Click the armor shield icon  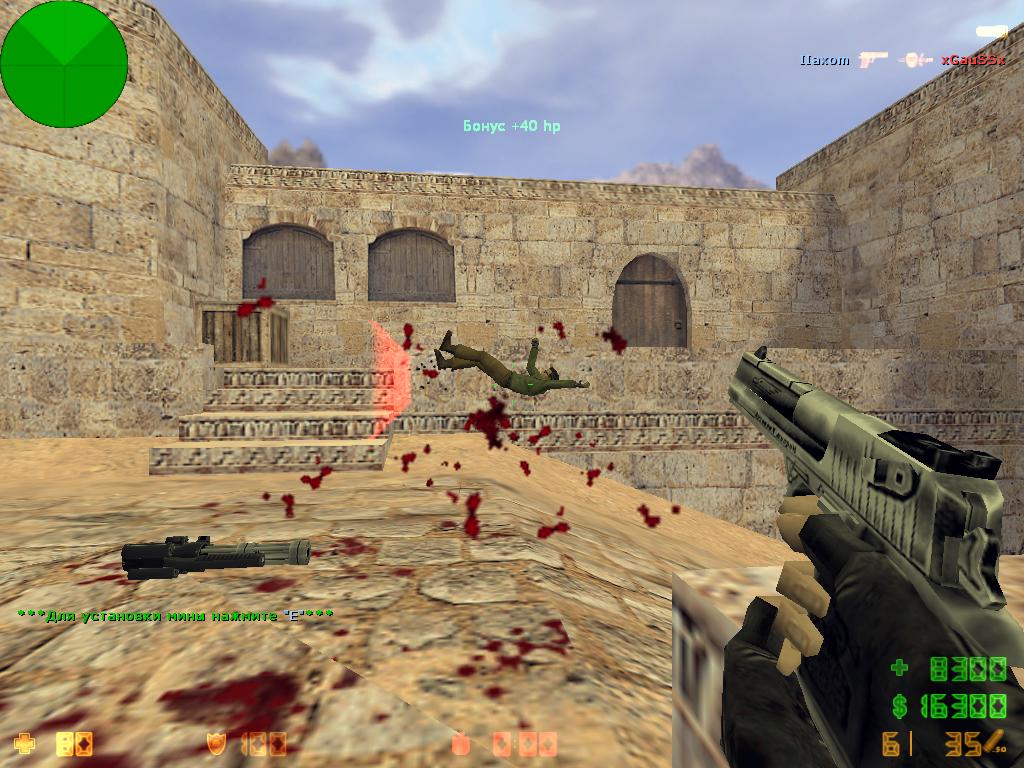(x=215, y=743)
